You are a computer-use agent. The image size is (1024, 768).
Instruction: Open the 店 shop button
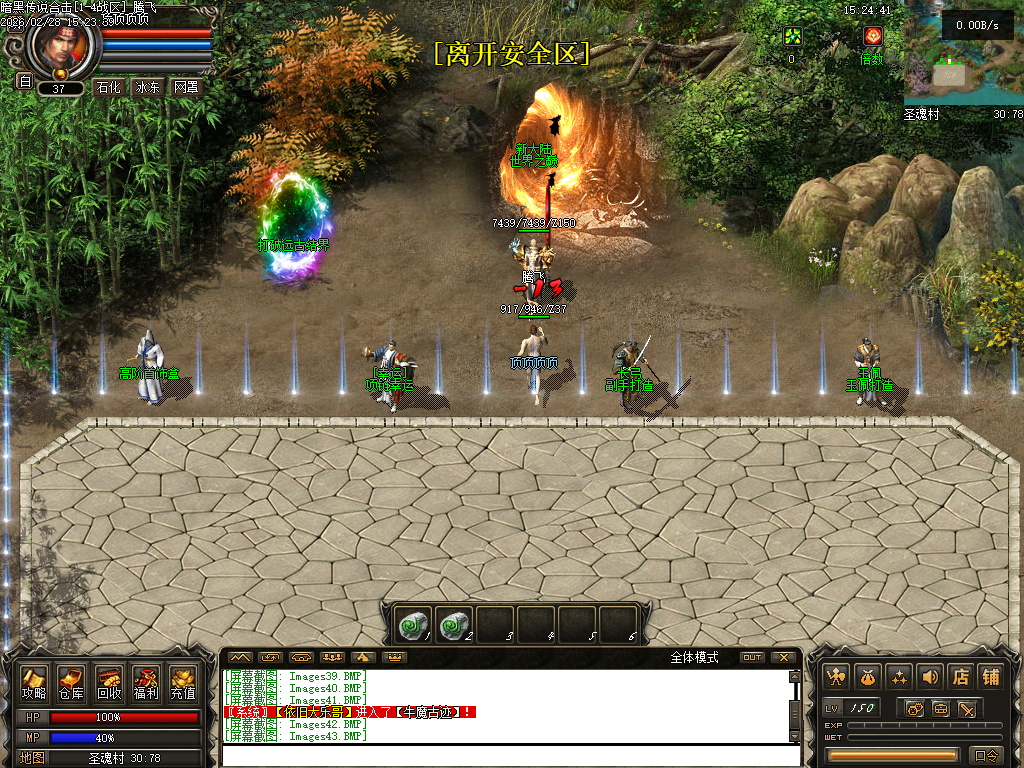[960, 677]
